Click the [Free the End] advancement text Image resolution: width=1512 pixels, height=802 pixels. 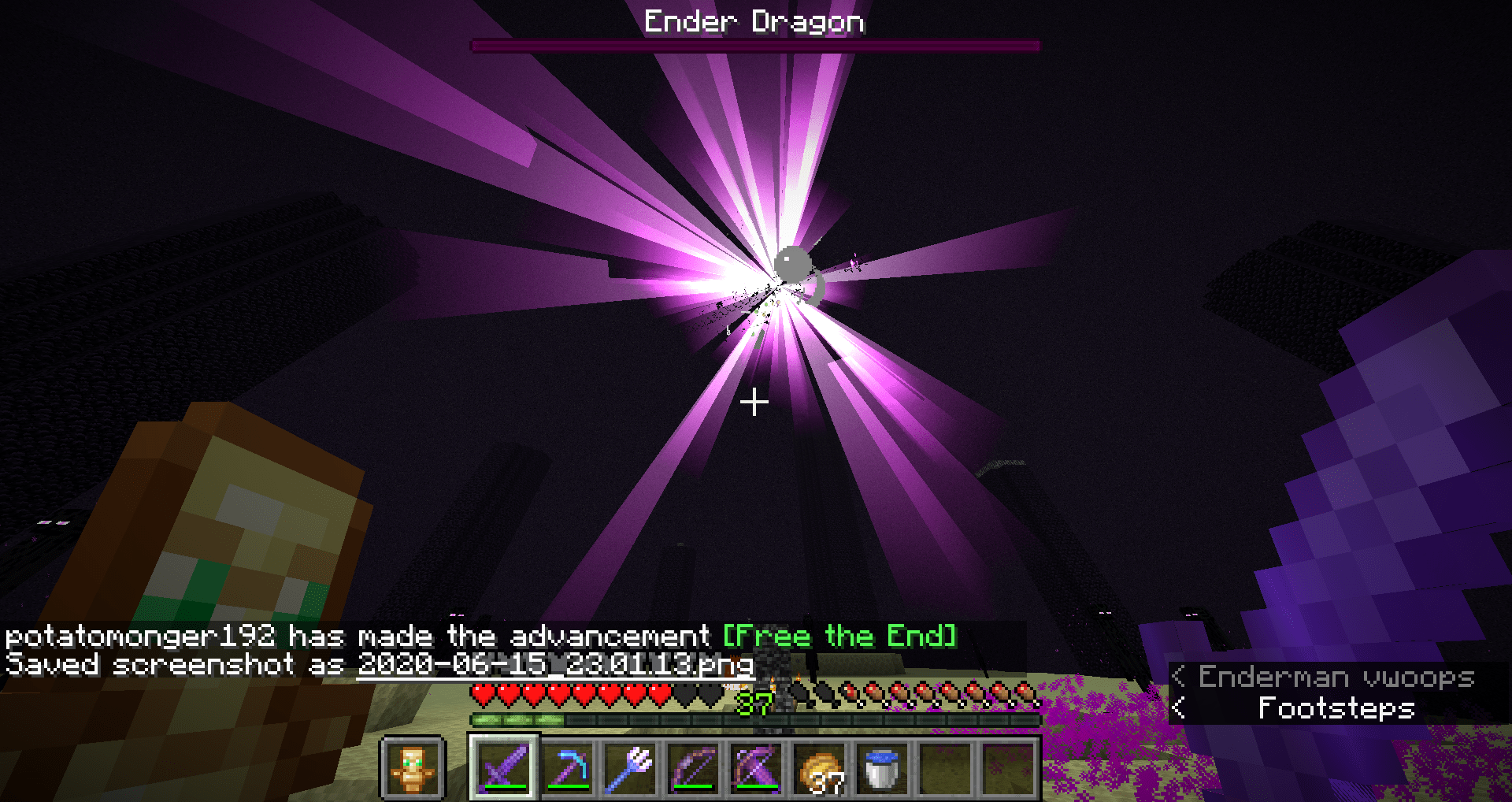click(x=839, y=636)
